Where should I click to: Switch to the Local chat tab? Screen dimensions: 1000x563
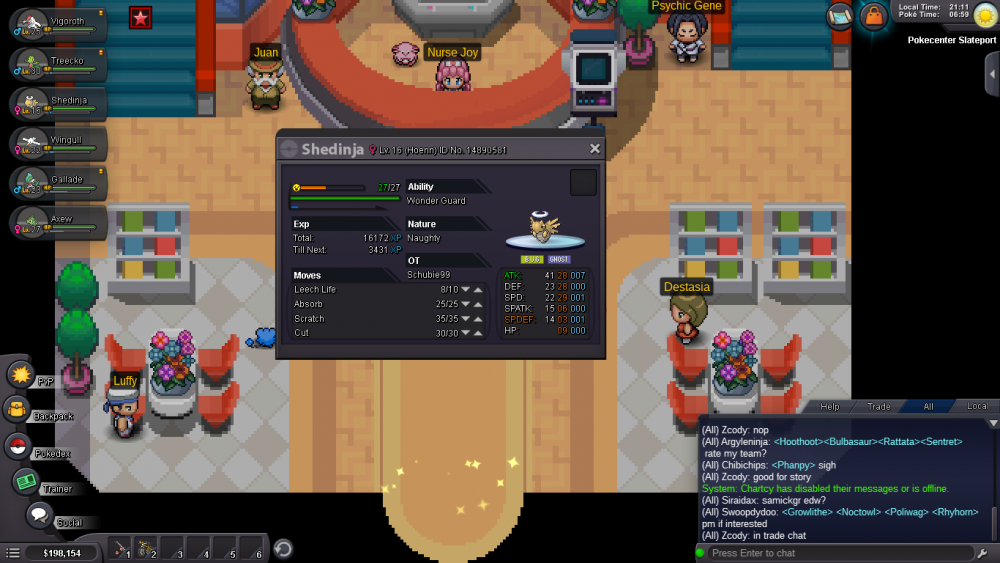(977, 406)
